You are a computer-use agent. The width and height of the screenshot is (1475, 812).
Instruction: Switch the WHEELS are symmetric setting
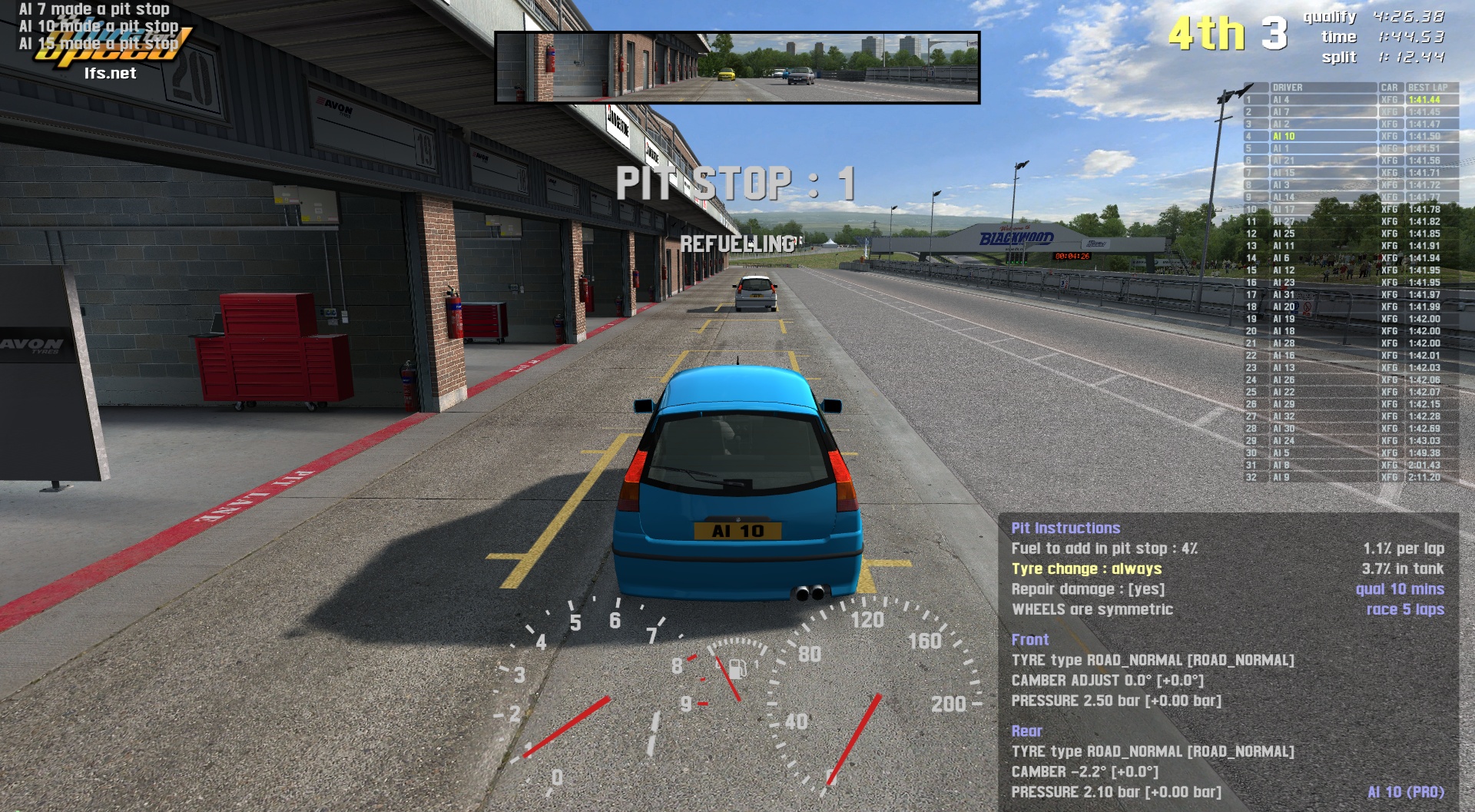pos(1092,609)
